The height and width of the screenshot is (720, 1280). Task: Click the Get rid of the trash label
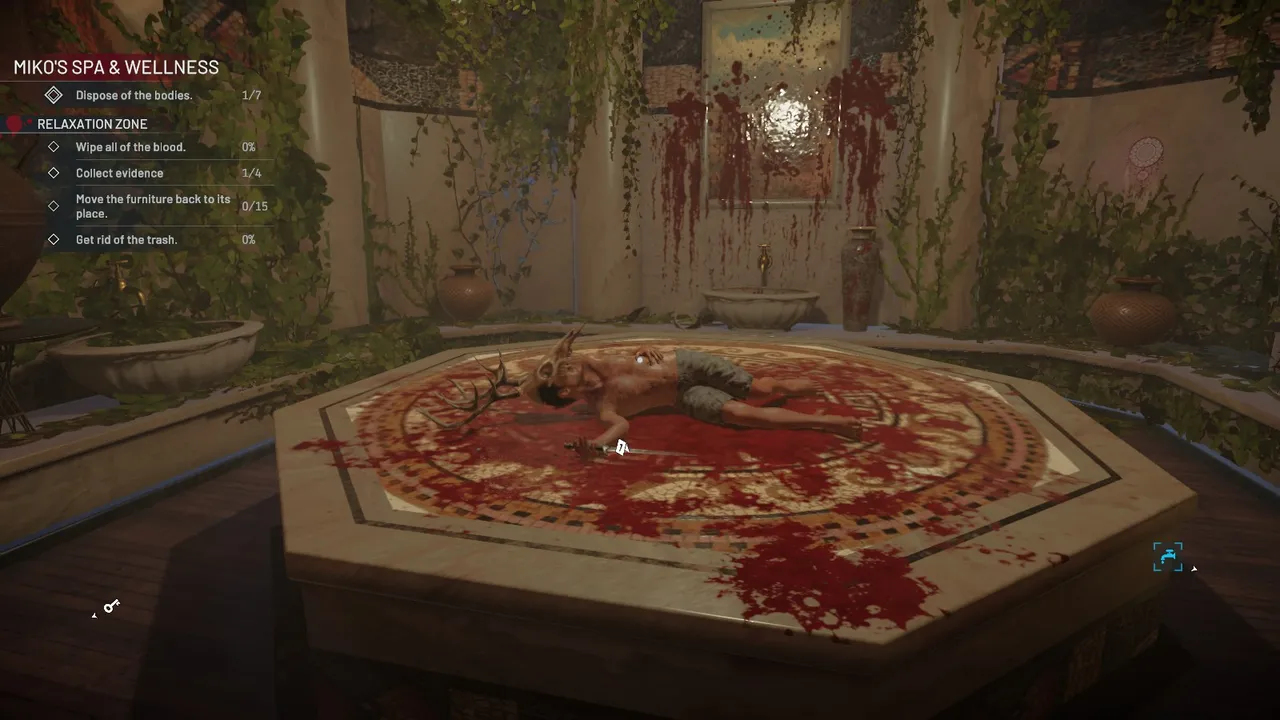(x=126, y=239)
